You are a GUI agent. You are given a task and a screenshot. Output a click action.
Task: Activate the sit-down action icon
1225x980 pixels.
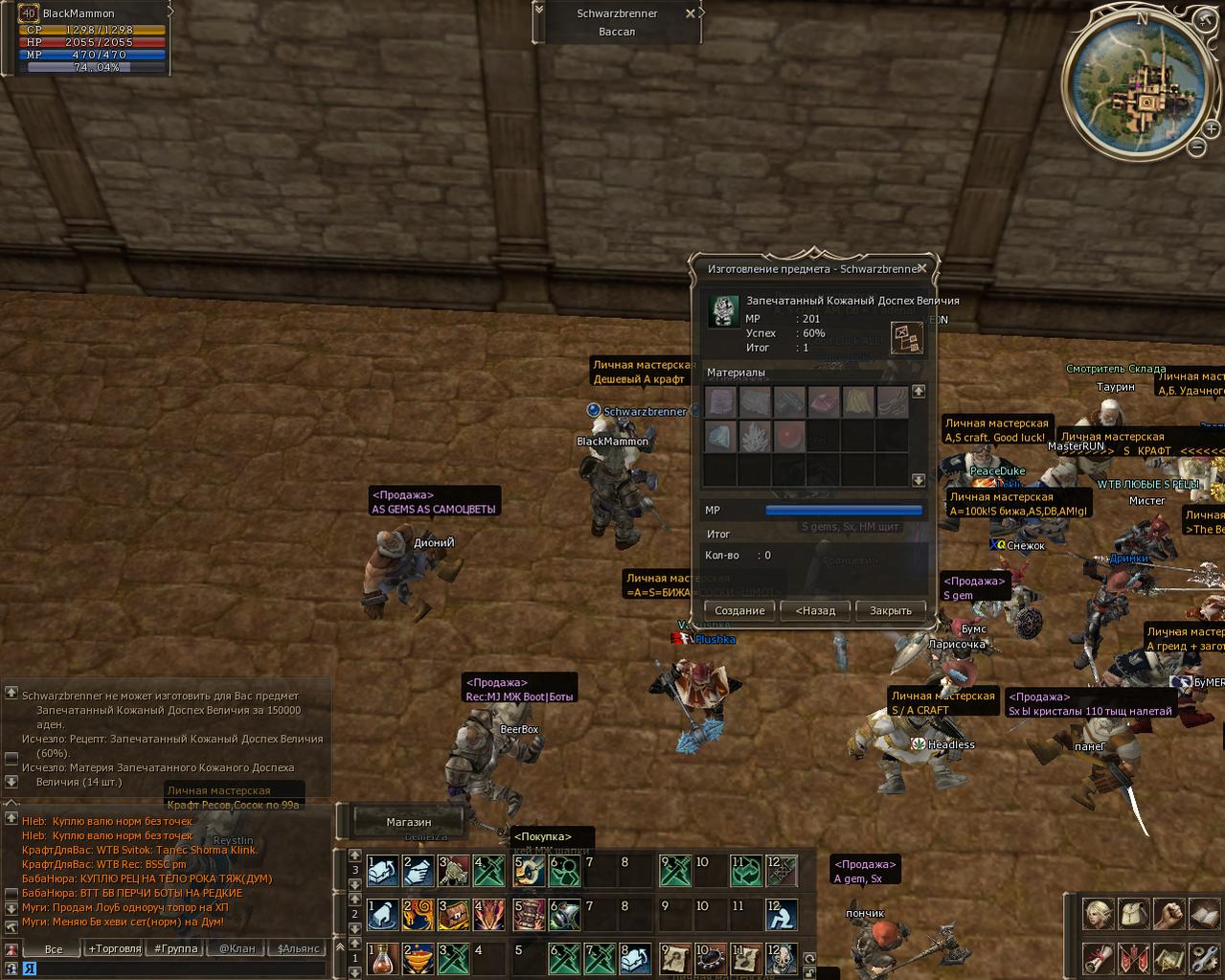tap(781, 915)
